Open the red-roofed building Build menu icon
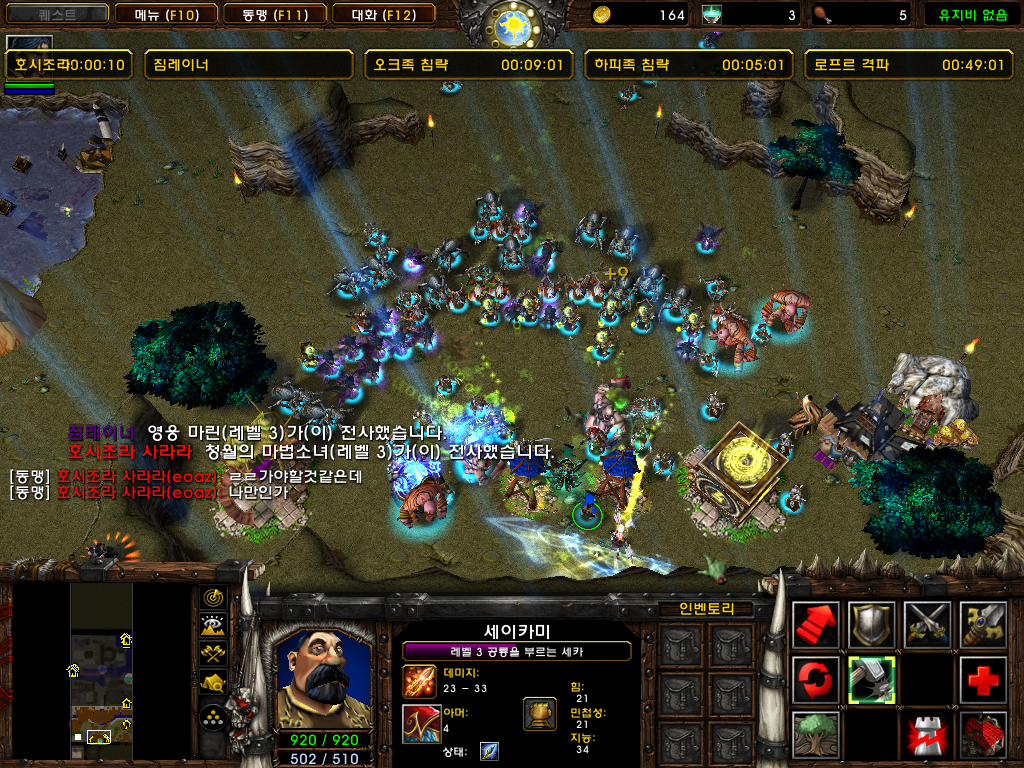The width and height of the screenshot is (1024, 768). 983,736
